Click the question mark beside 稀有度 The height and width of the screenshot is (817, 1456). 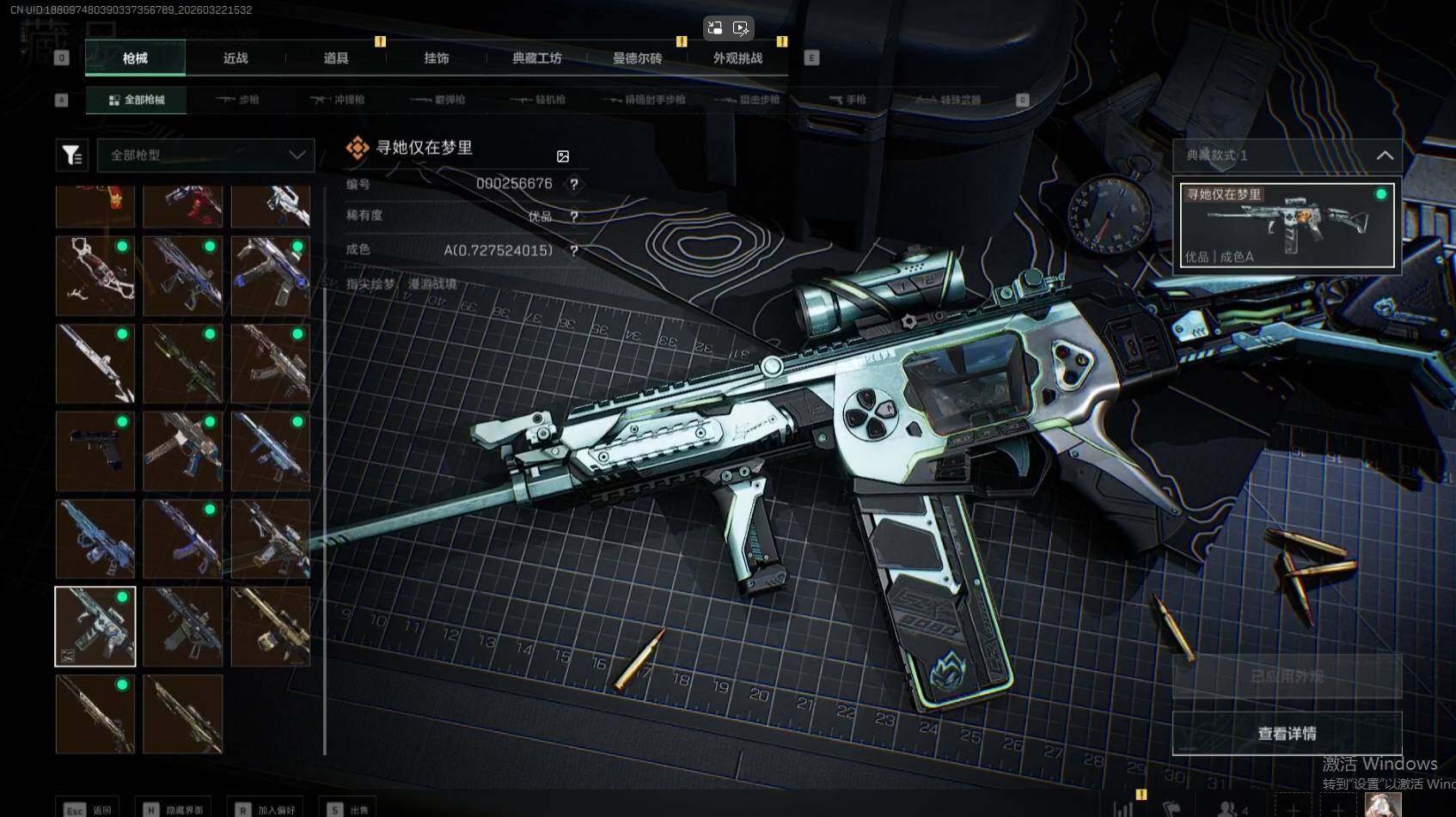(x=574, y=216)
